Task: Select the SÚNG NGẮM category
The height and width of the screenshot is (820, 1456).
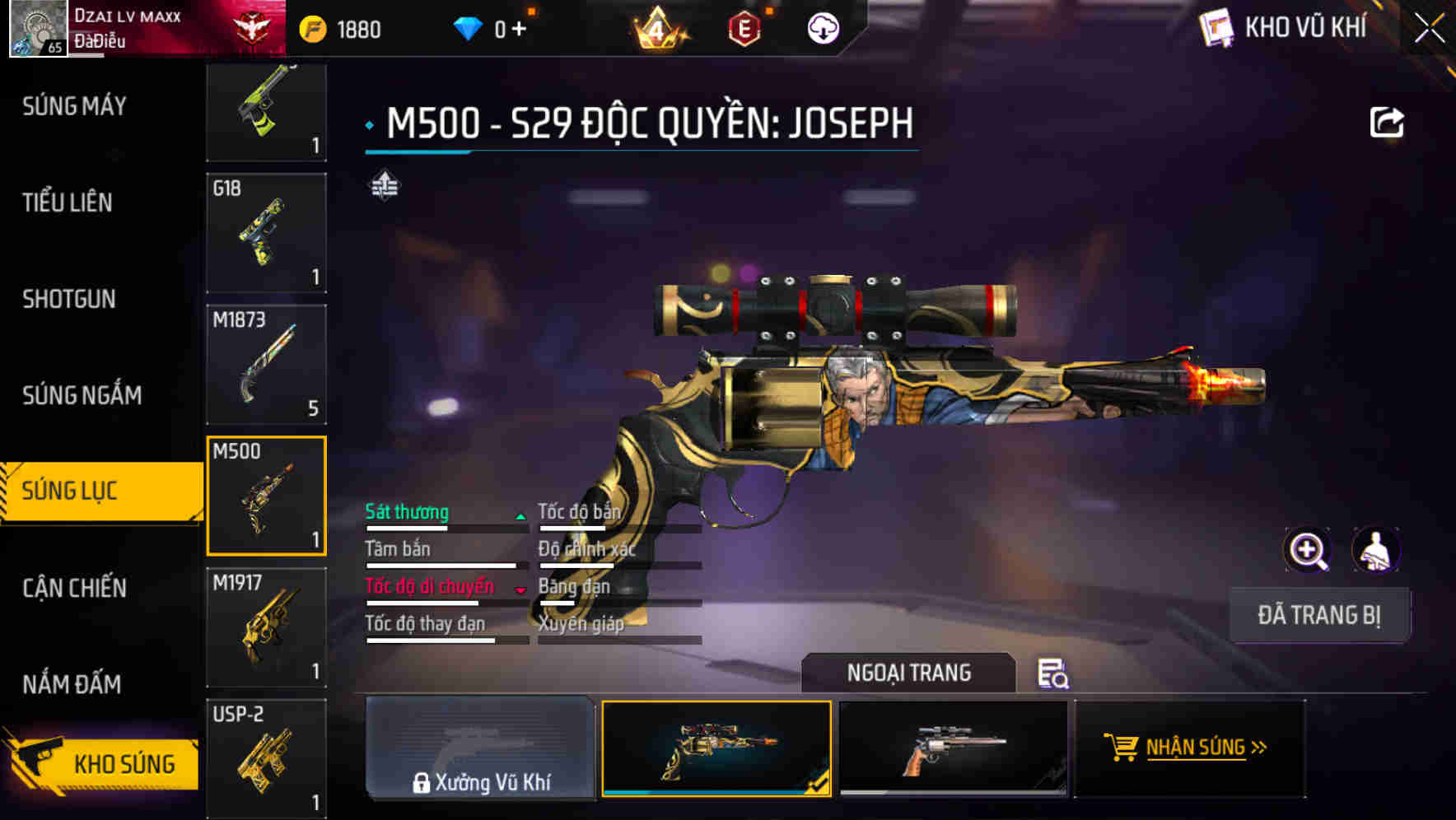Action: [x=81, y=395]
